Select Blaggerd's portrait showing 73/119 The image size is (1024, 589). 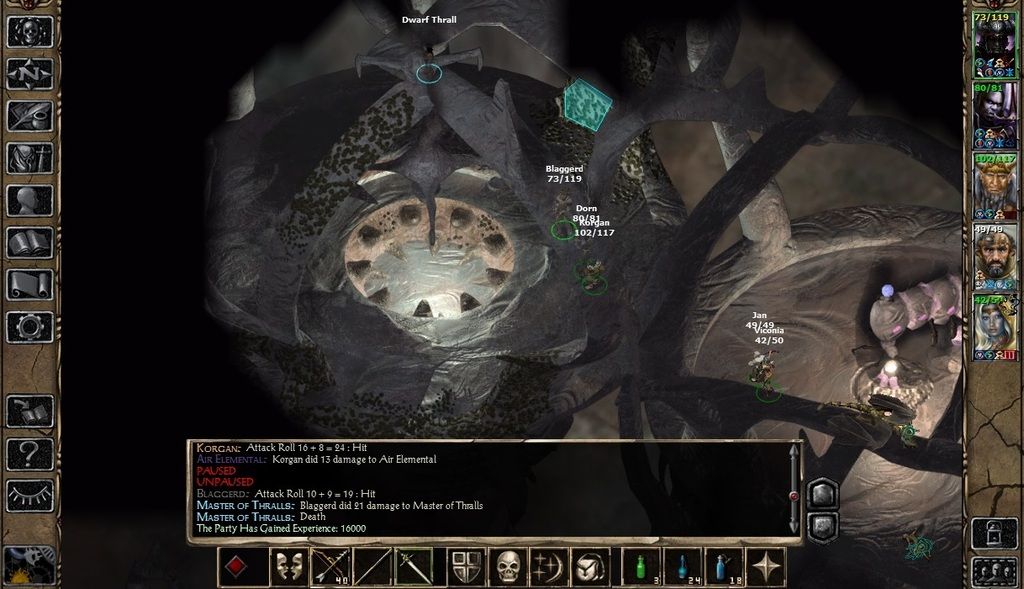994,43
